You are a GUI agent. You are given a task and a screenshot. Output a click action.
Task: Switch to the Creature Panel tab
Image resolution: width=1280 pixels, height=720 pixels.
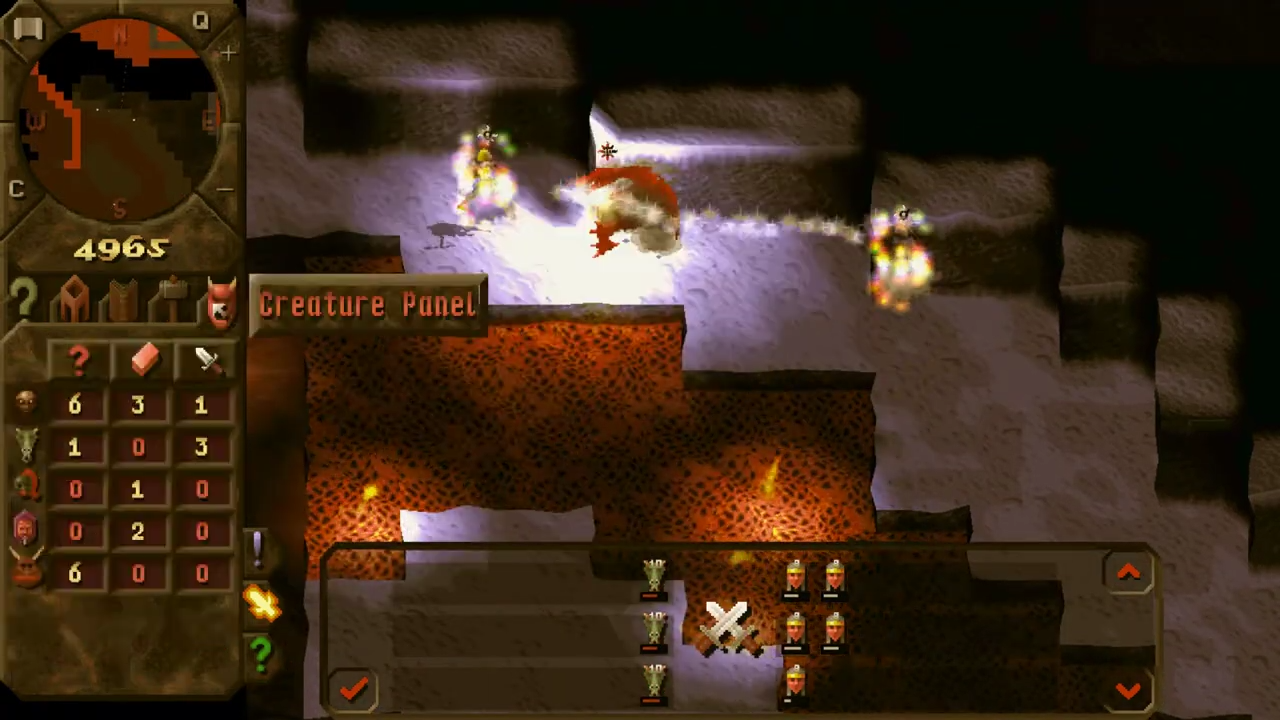coord(220,300)
